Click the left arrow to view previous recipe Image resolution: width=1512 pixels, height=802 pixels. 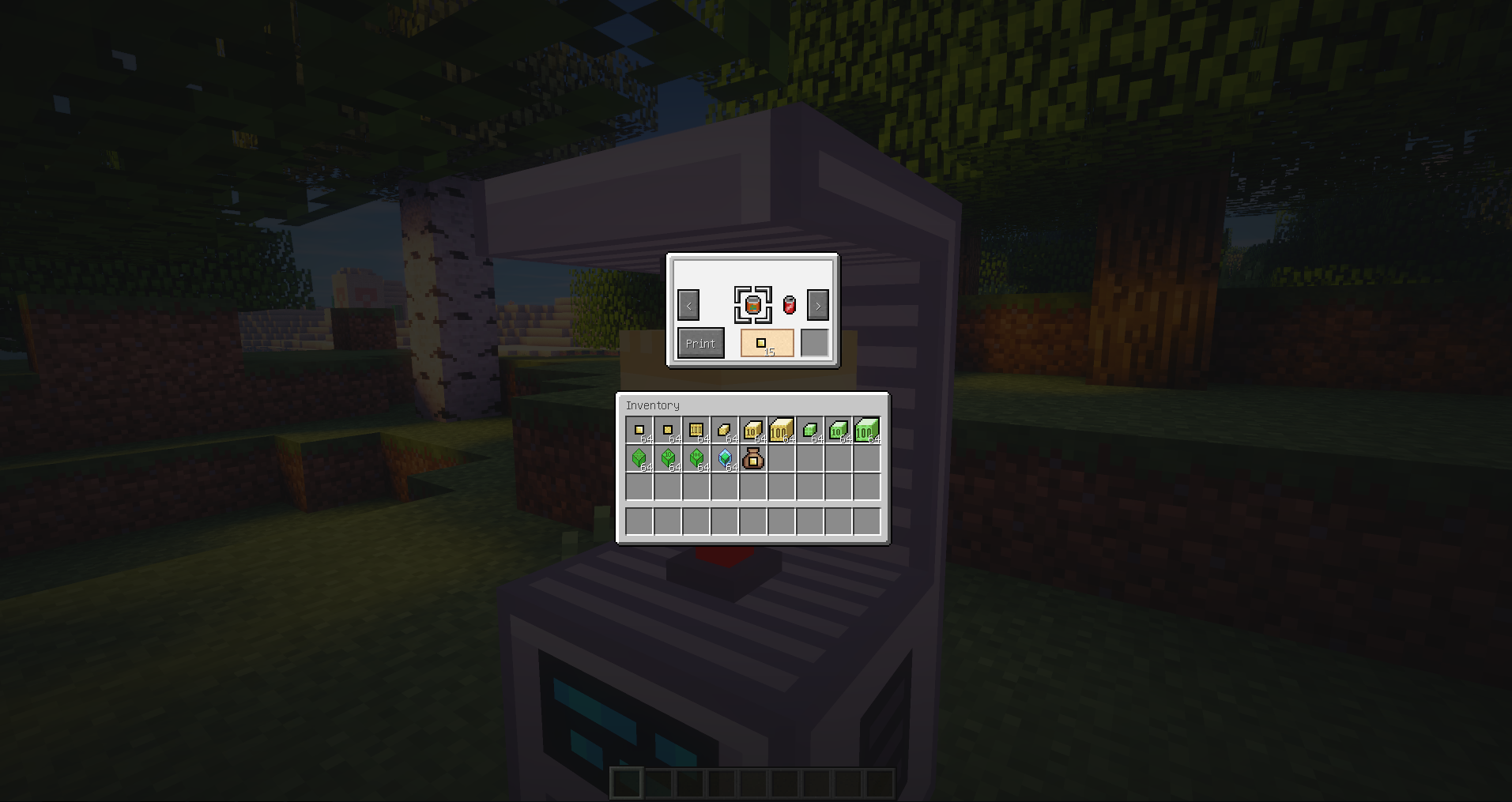(688, 306)
